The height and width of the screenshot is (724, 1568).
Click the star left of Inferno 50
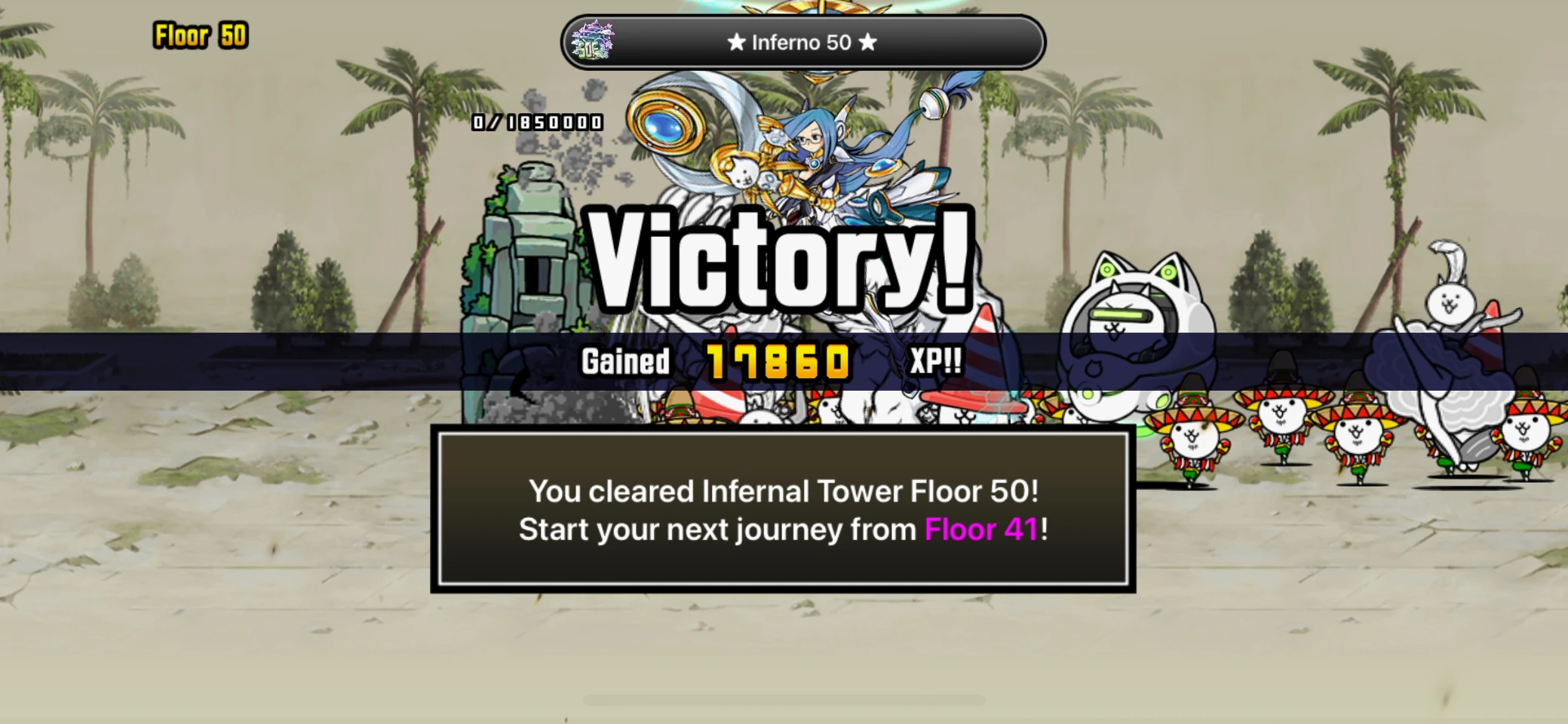[734, 43]
